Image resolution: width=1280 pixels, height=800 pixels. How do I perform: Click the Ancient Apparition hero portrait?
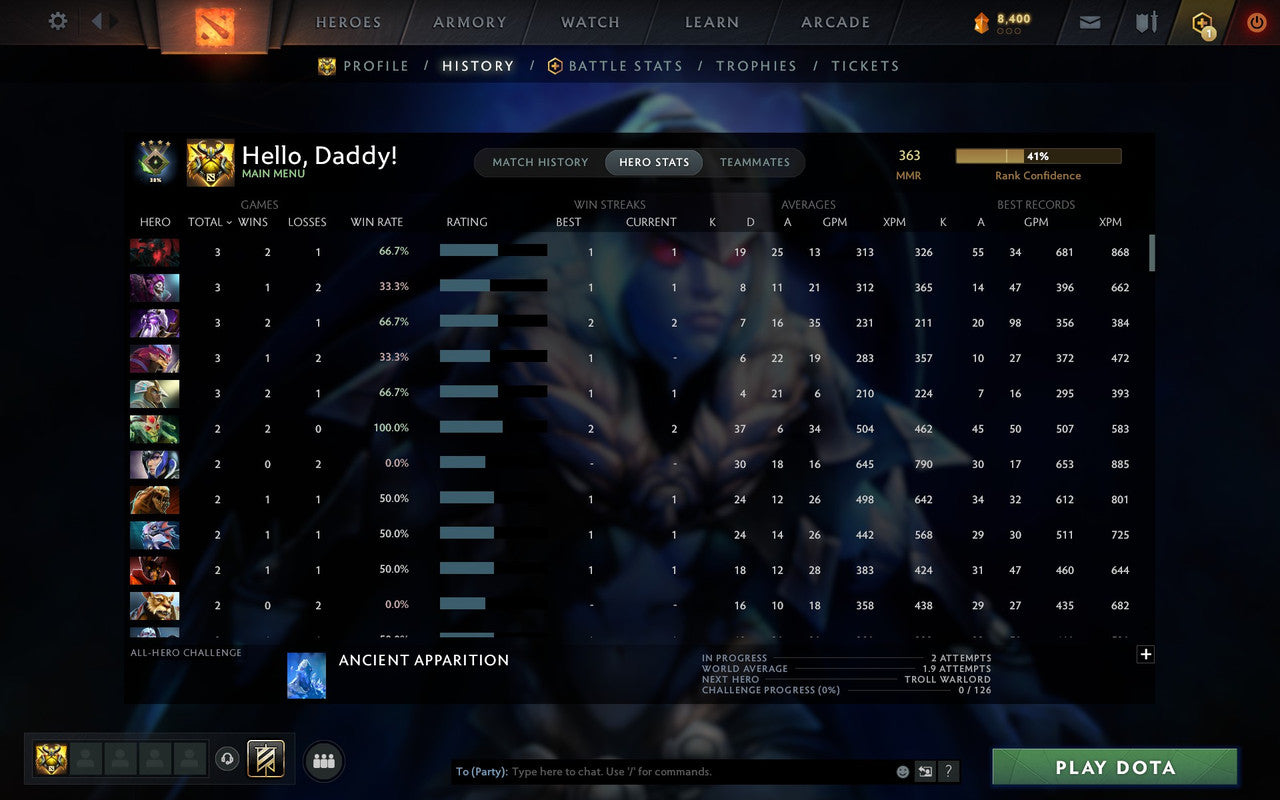click(x=306, y=675)
